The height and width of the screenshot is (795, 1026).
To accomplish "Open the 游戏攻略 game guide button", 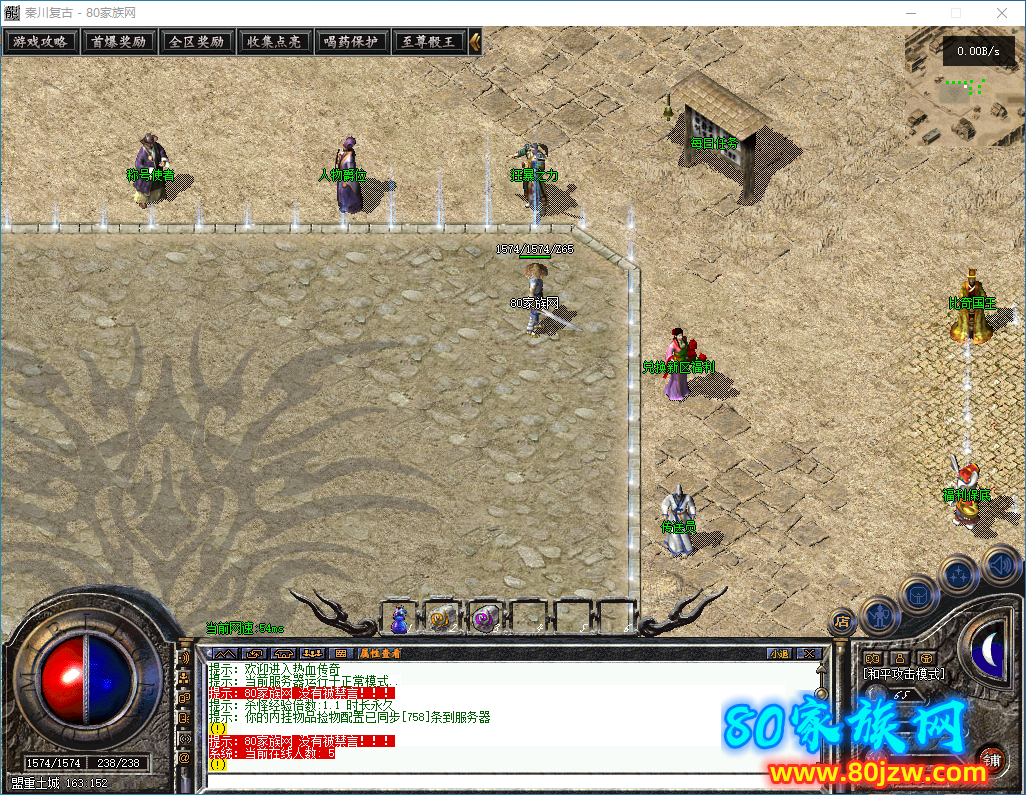I will pos(41,42).
